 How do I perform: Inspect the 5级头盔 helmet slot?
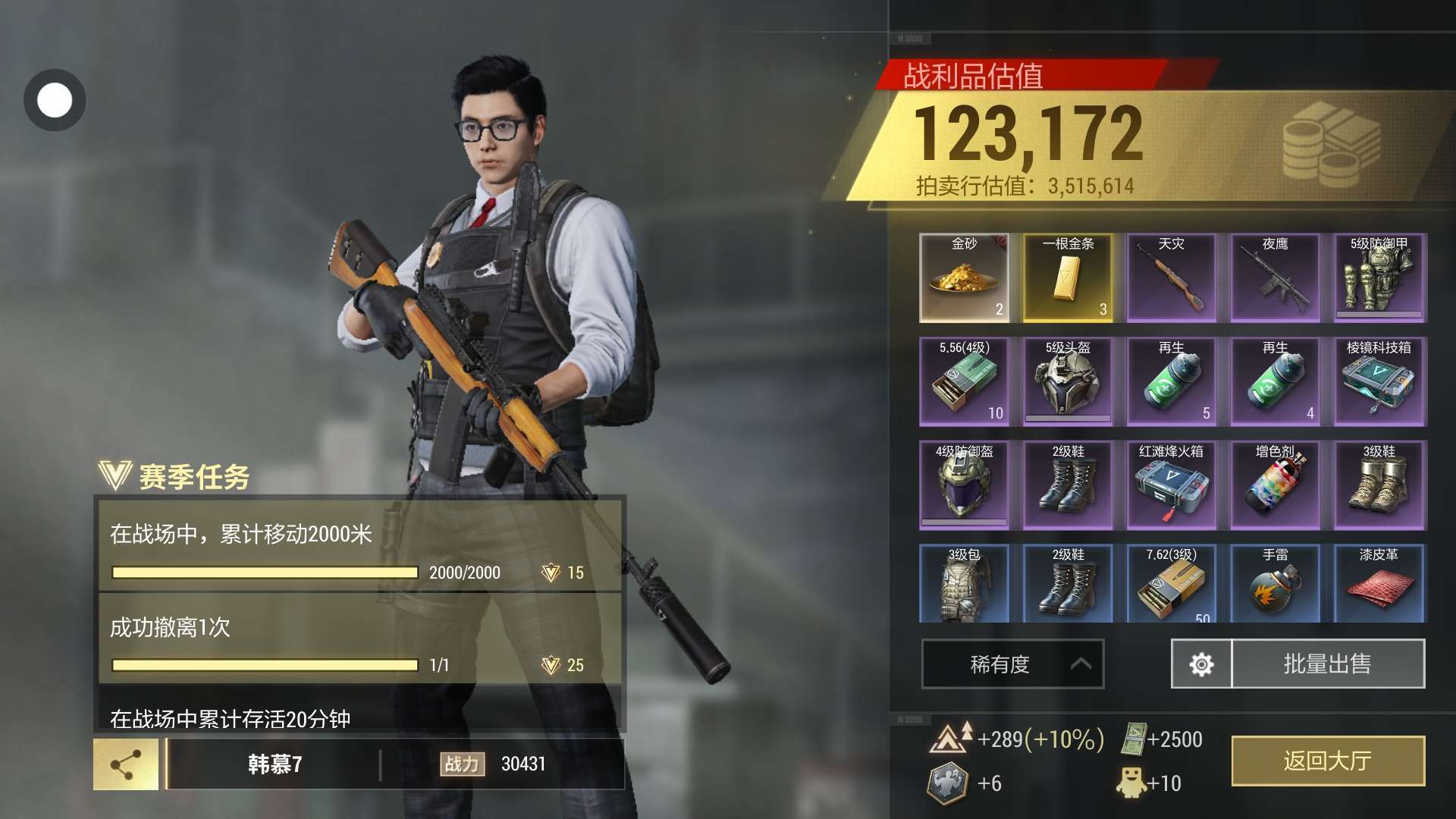tap(1068, 381)
